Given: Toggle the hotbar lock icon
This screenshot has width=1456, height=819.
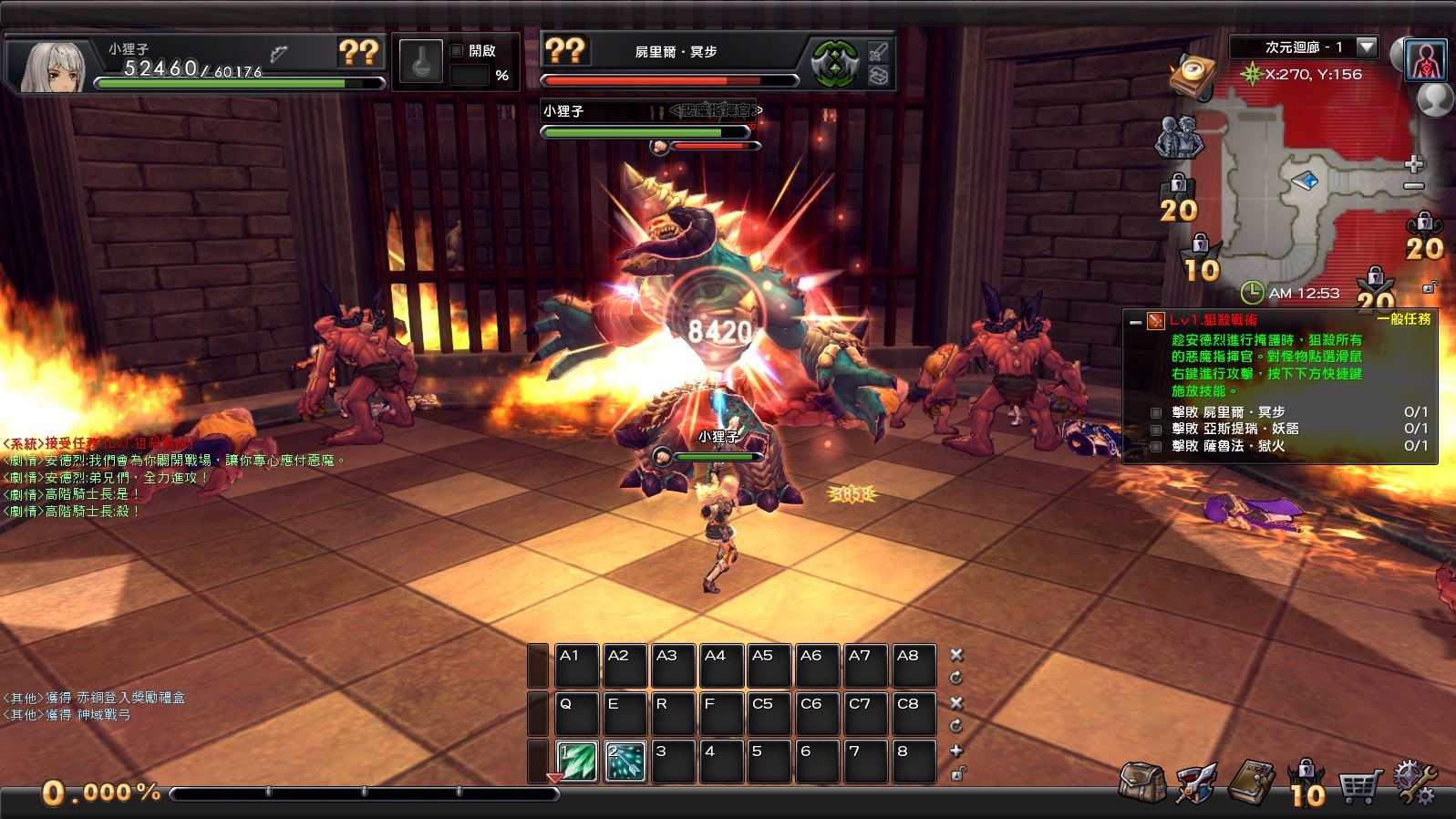Looking at the screenshot, I should tap(956, 773).
